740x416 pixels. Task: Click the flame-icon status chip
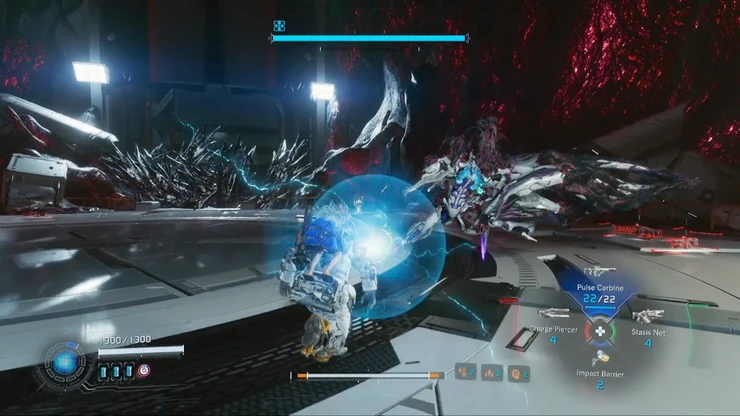pyautogui.click(x=492, y=374)
